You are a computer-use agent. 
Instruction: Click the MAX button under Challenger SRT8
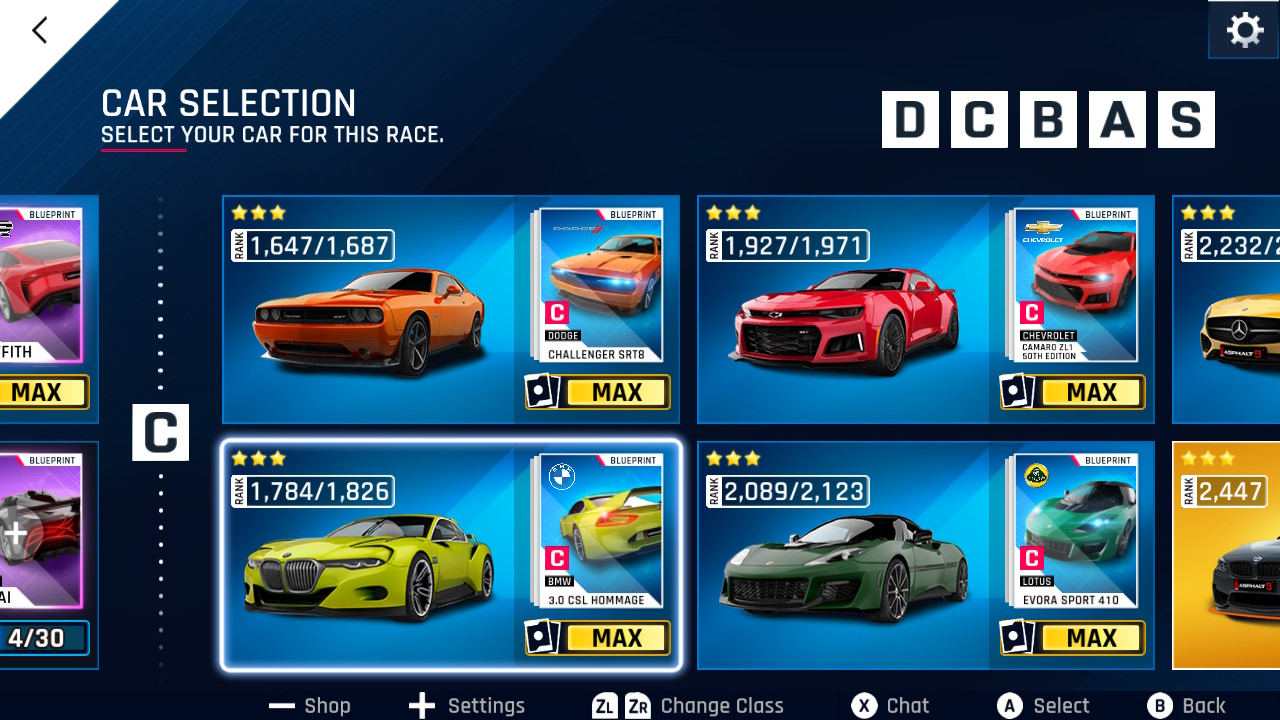(x=616, y=393)
